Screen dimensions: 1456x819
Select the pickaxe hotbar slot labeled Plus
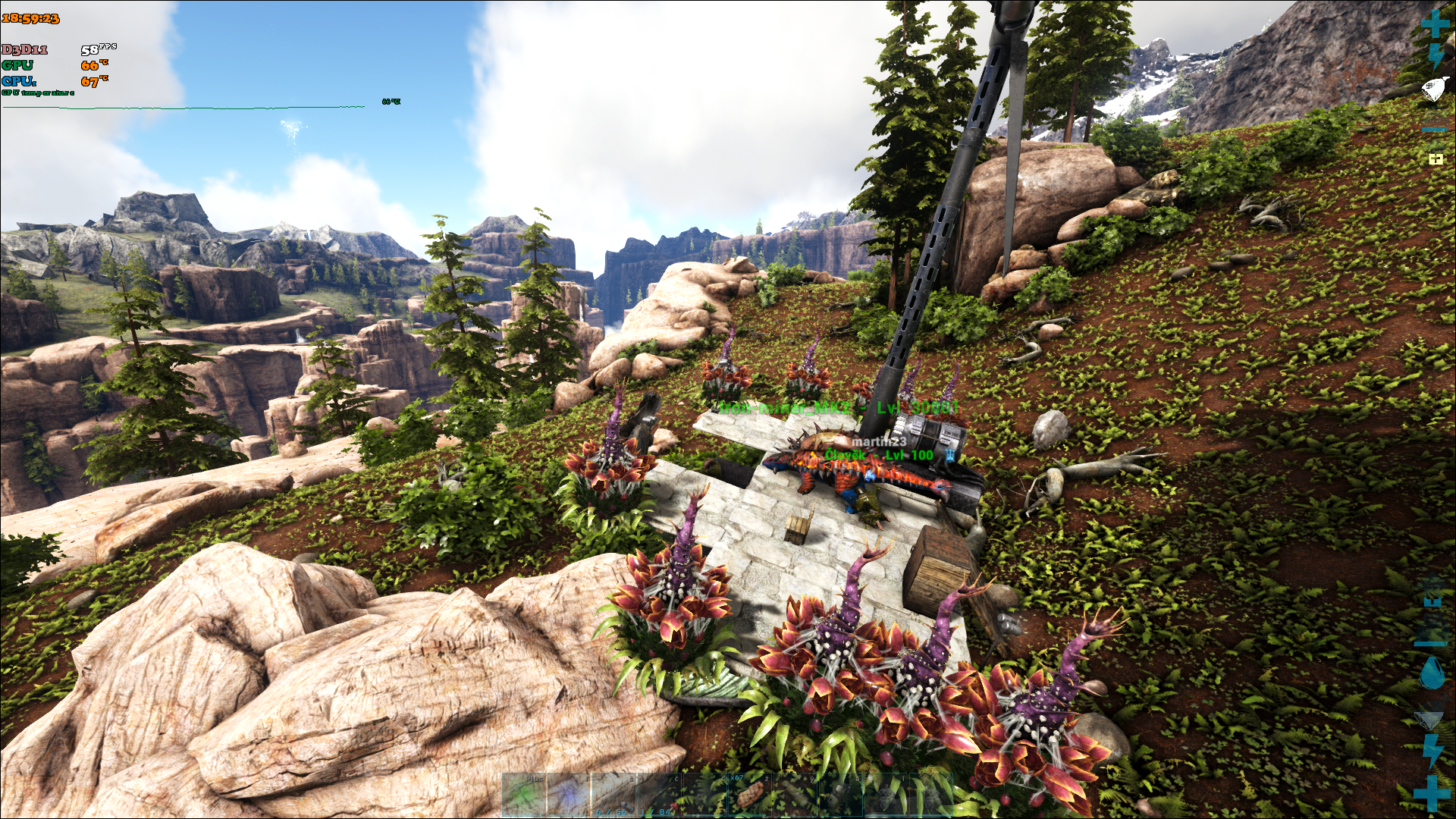click(524, 795)
